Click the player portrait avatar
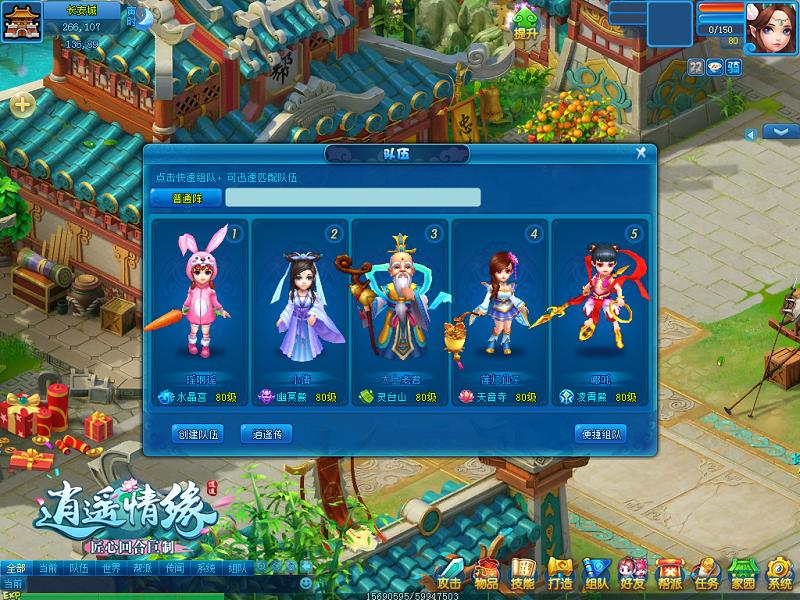Screen dimensions: 800x600 (771, 22)
